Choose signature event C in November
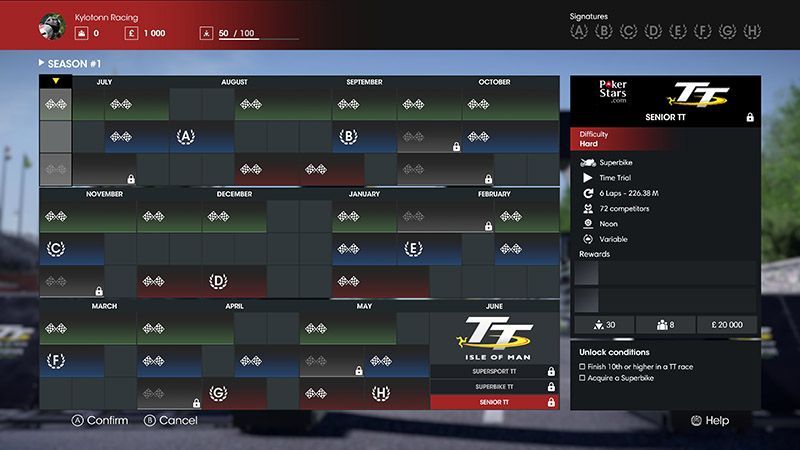Viewport: 800px width, 450px height. click(56, 248)
